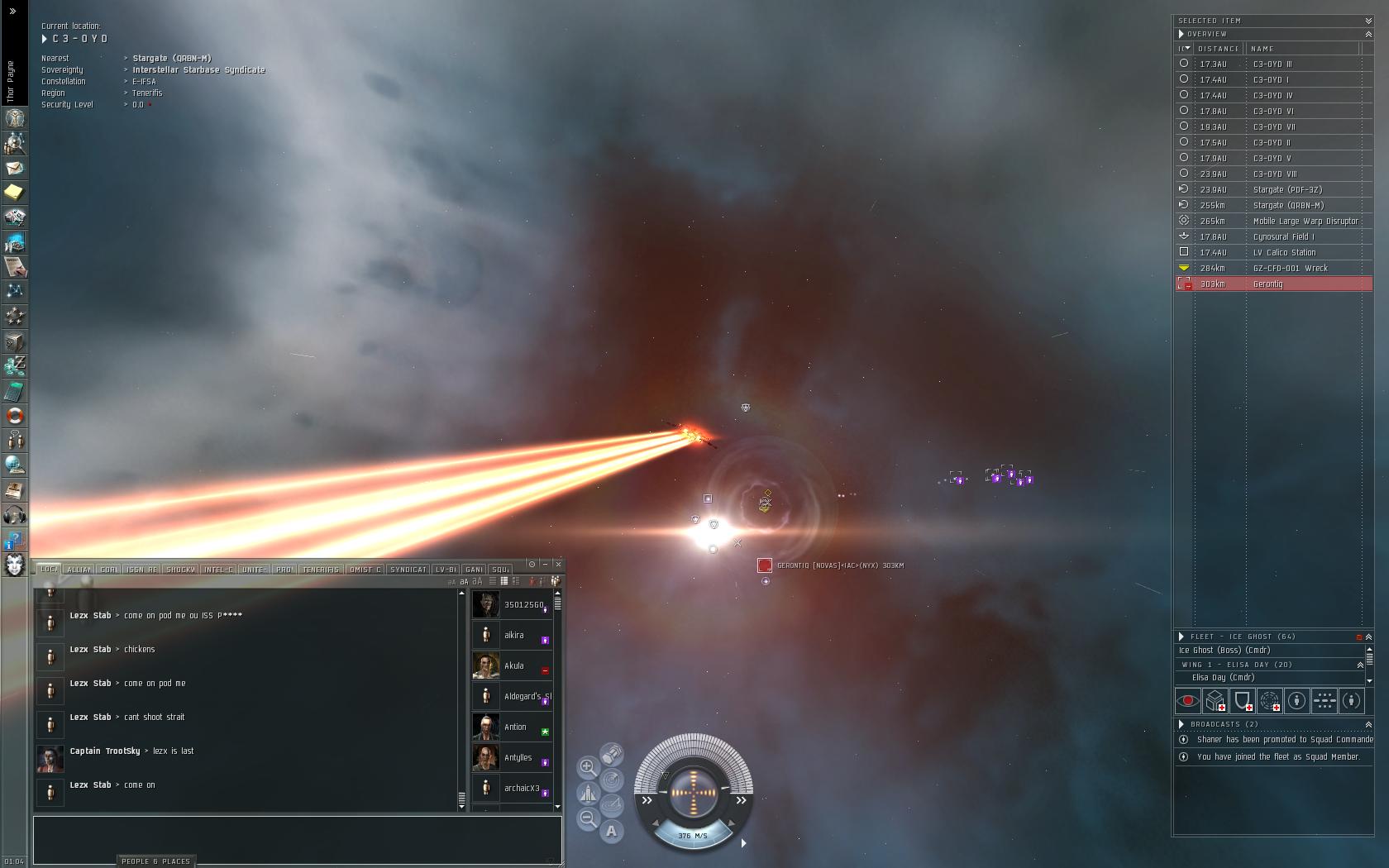Open the Tenerifis chat channel tab
The width and height of the screenshot is (1389, 868).
coord(321,570)
